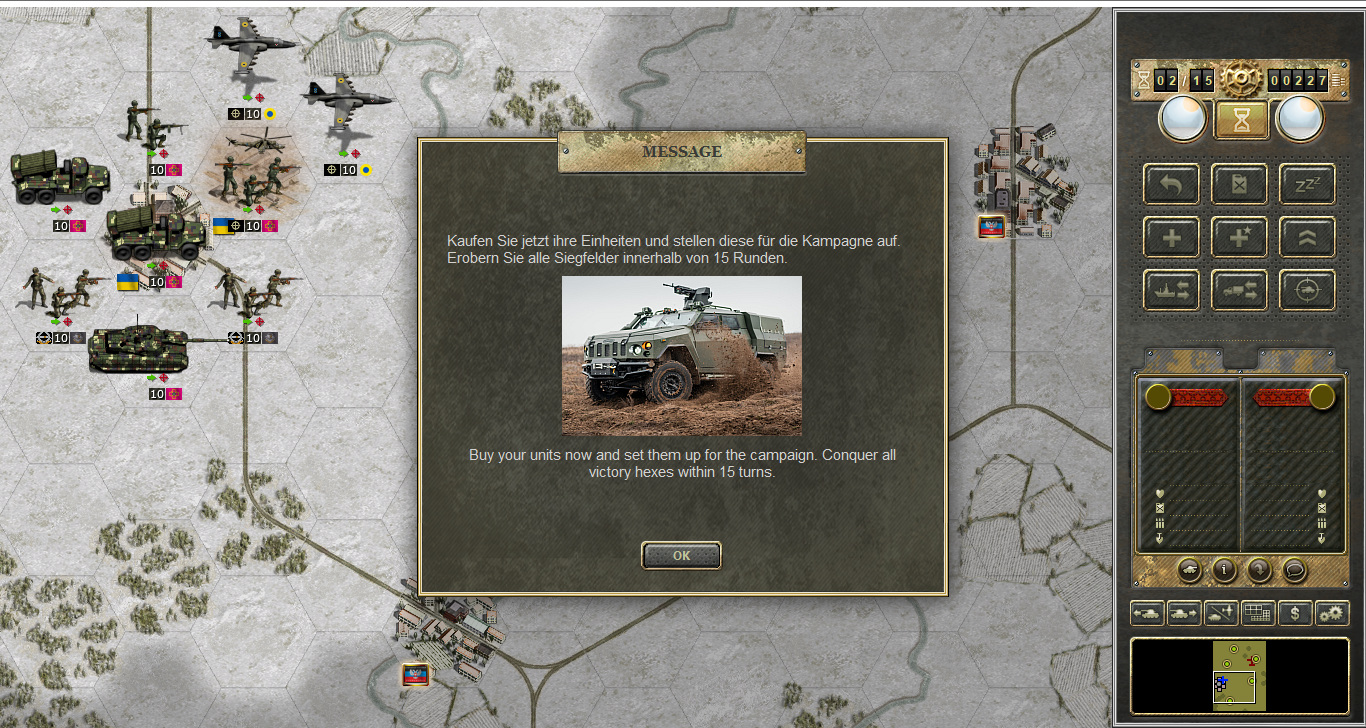Put the unit to sleep (Zzz)

[x=1307, y=184]
